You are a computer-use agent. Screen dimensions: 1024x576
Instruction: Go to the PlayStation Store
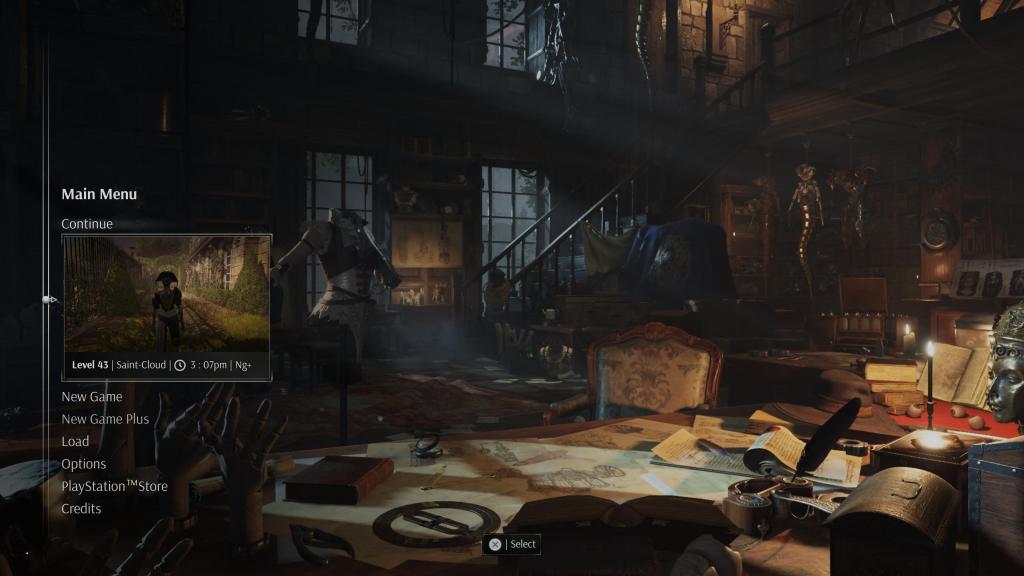coord(114,486)
